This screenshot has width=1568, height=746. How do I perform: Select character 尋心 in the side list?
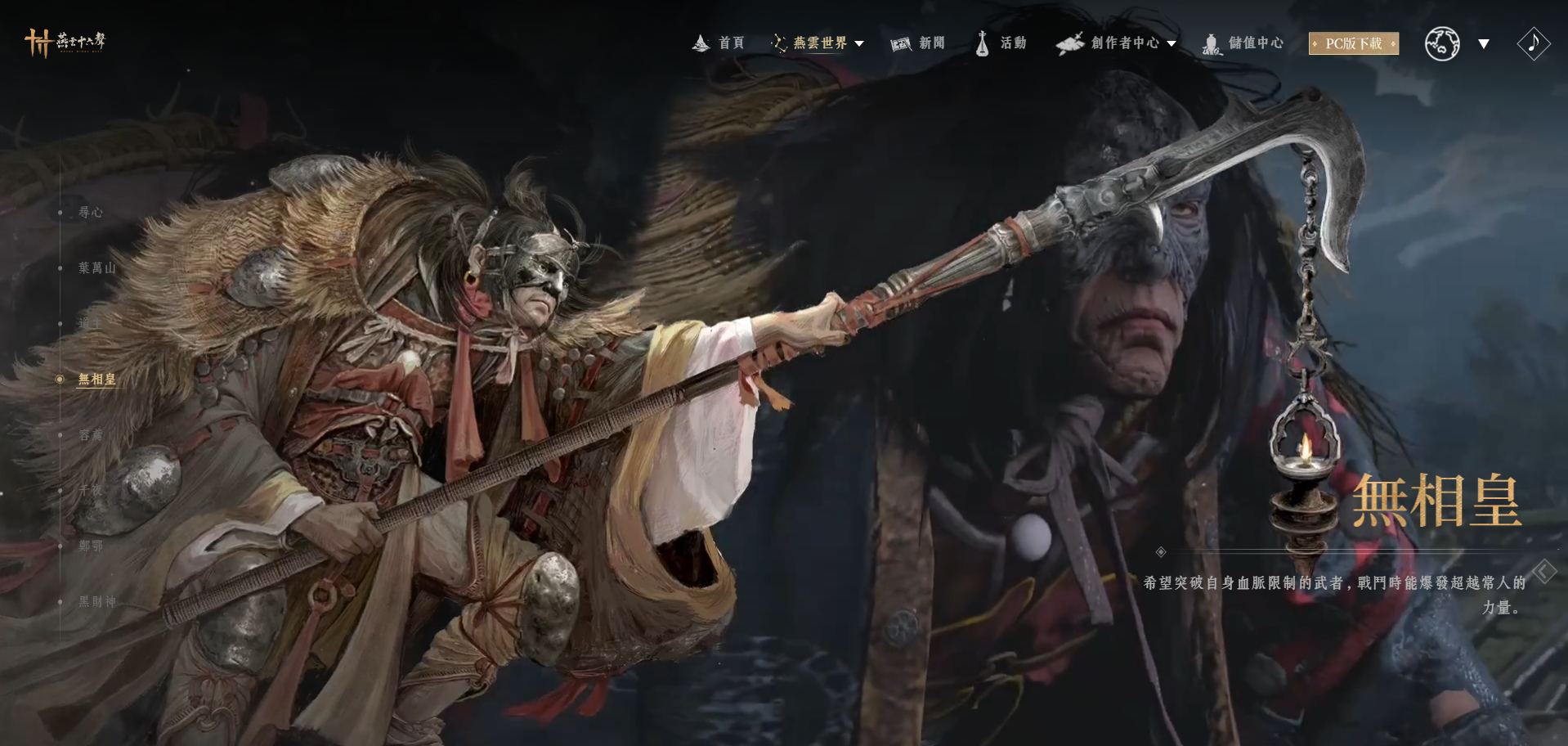click(91, 213)
